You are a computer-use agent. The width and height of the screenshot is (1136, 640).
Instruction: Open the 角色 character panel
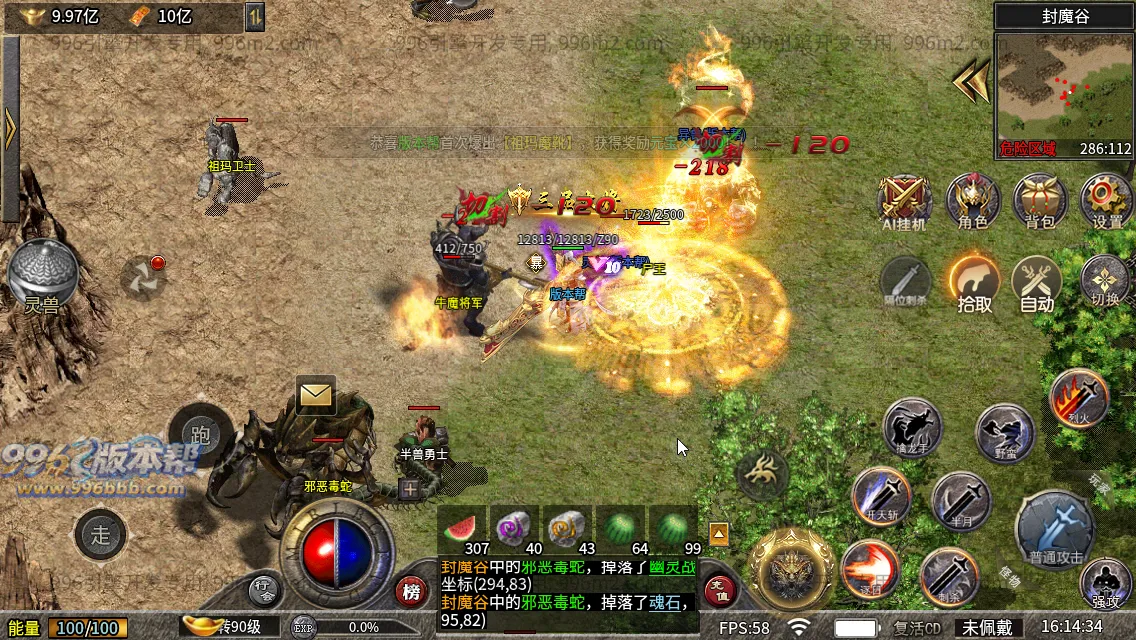tap(973, 198)
